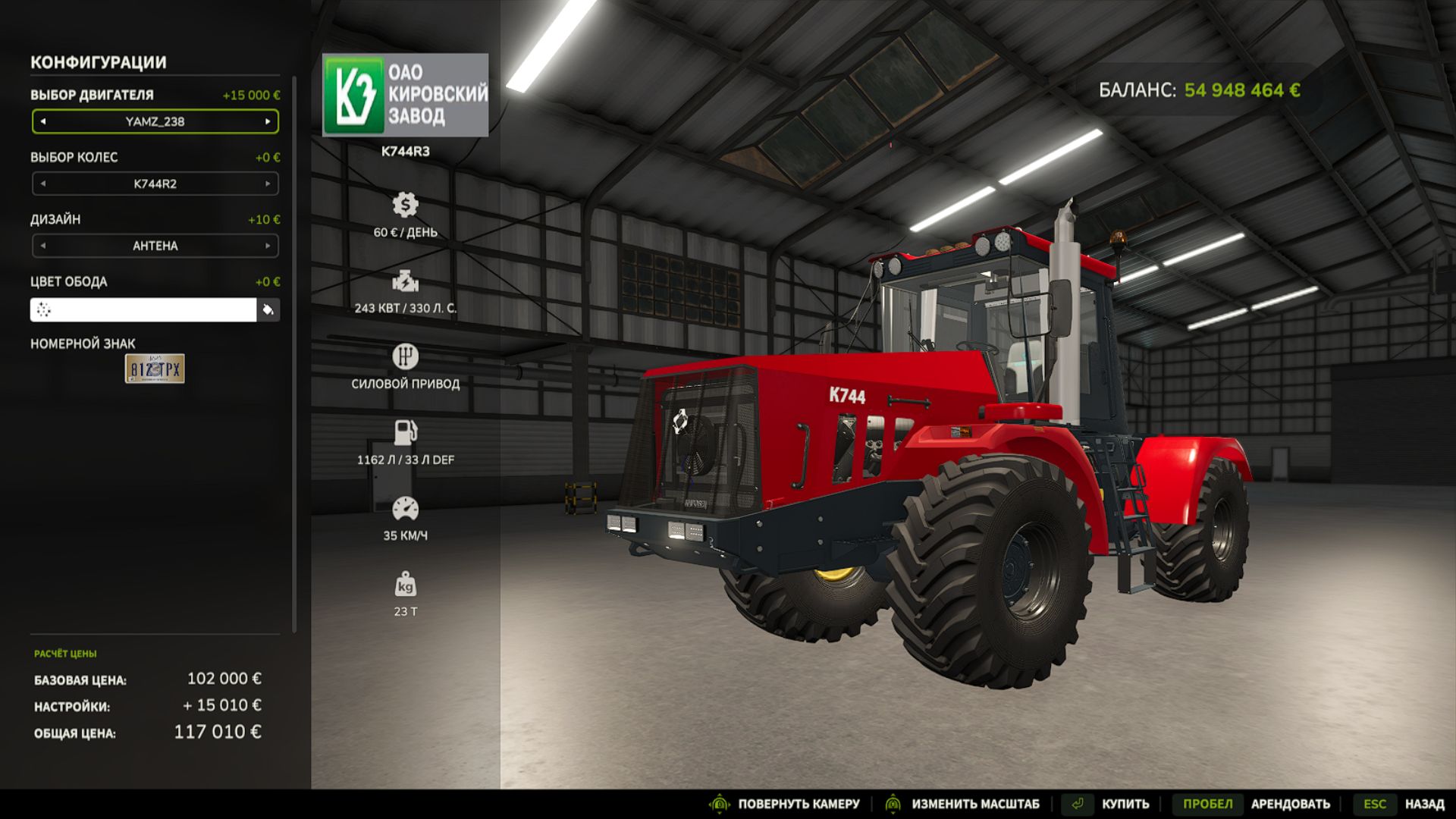This screenshot has height=819, width=1456.
Task: Pick the white rim color swatch
Action: [144, 311]
